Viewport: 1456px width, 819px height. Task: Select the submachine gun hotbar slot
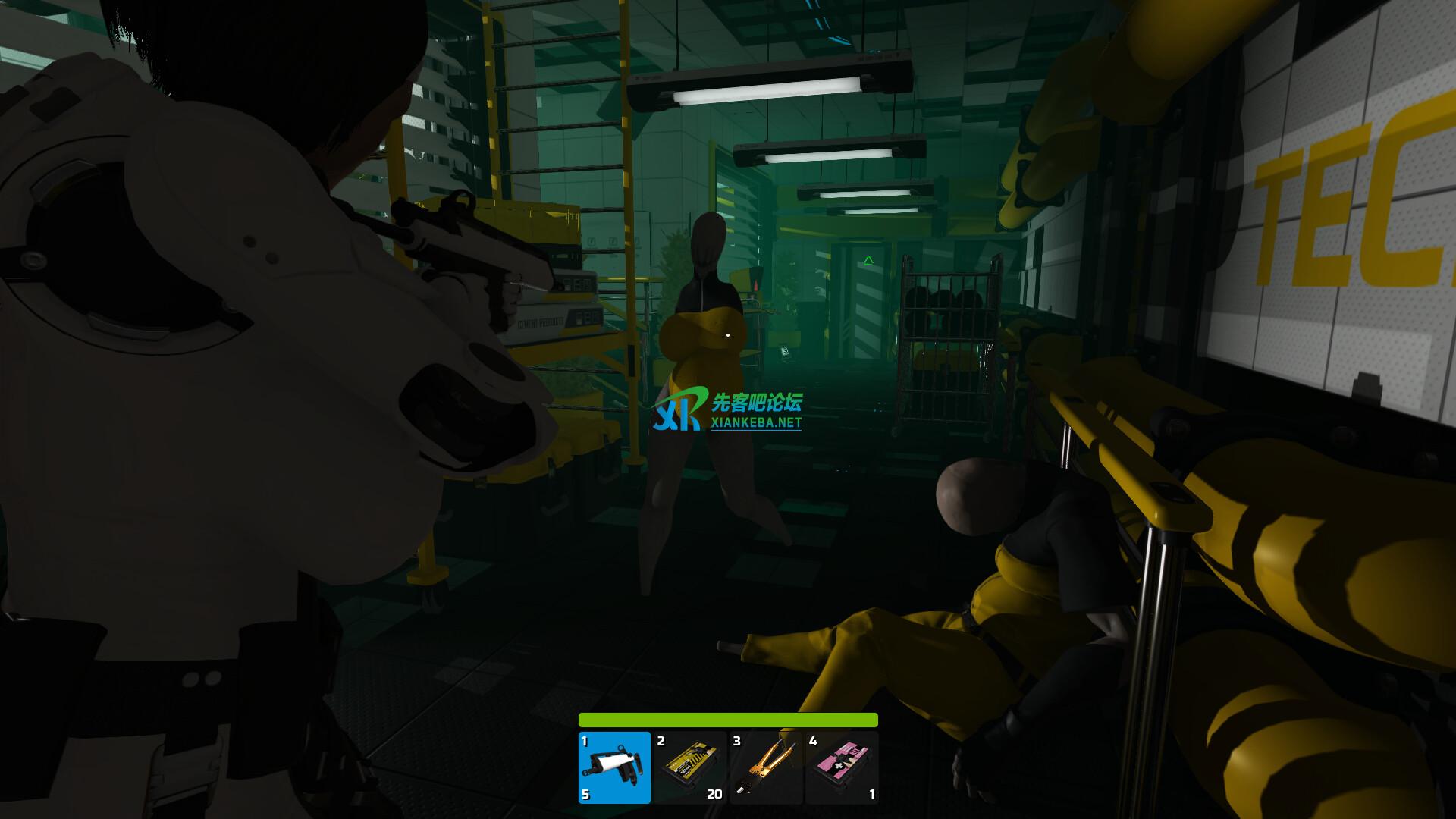click(x=614, y=767)
